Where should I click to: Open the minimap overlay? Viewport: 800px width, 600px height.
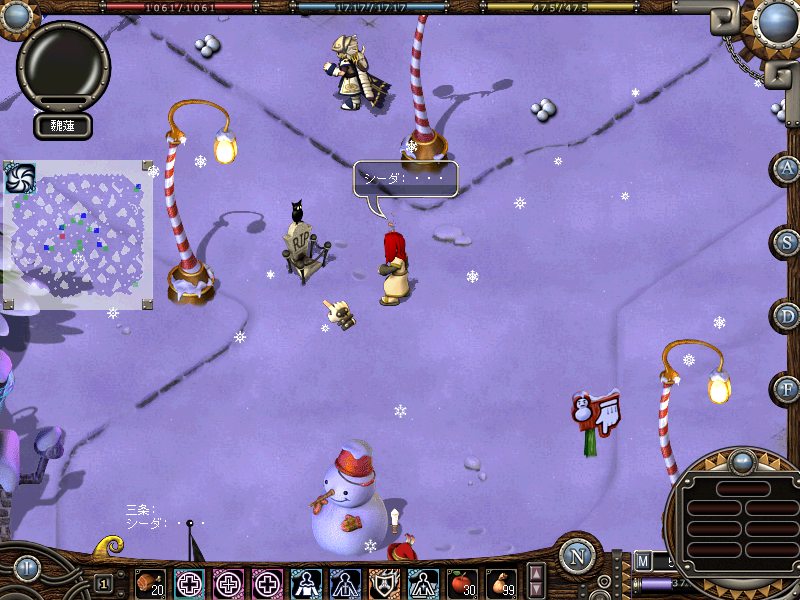click(x=78, y=233)
